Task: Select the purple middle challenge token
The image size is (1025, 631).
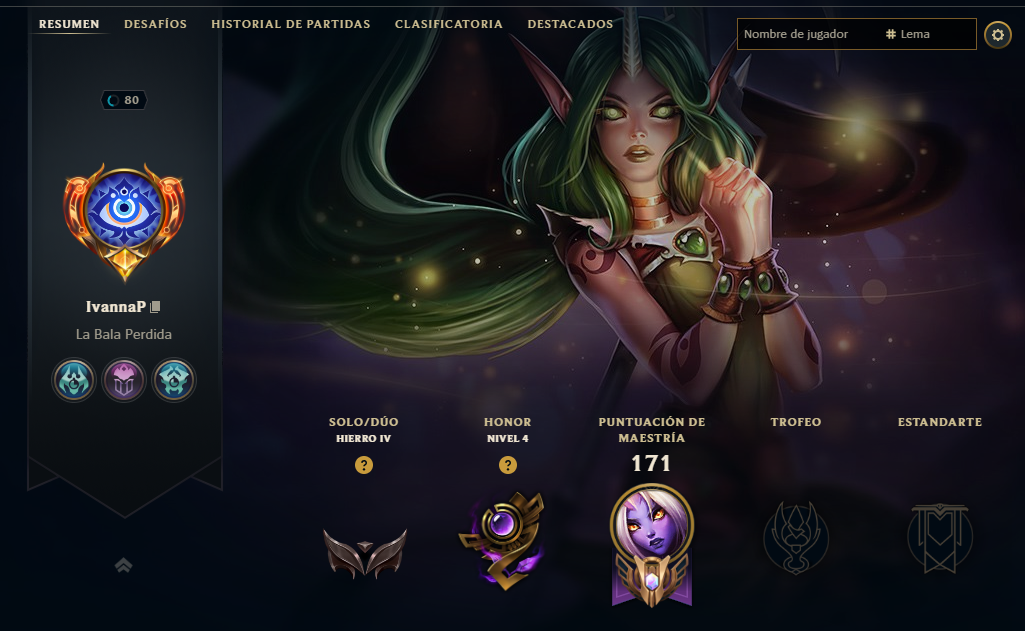Action: (124, 380)
